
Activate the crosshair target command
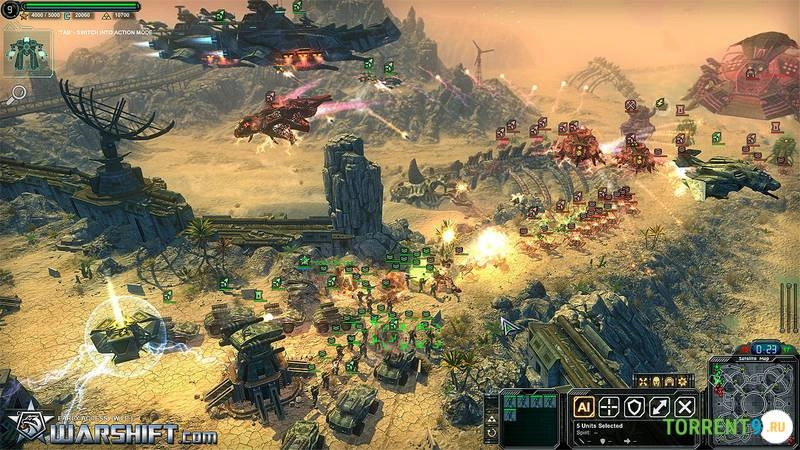point(608,407)
